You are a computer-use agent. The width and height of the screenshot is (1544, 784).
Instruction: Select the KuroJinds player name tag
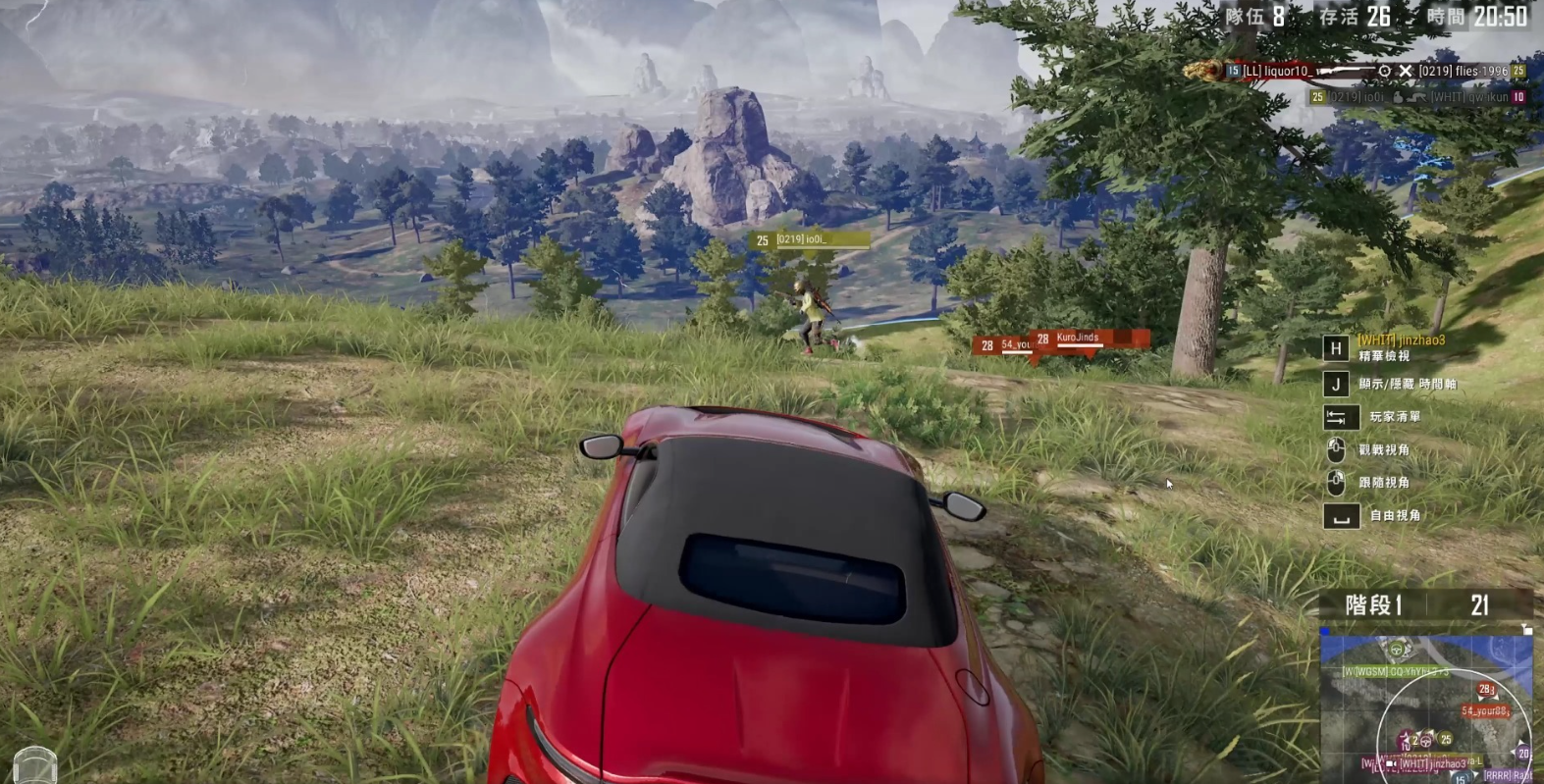click(x=1086, y=340)
